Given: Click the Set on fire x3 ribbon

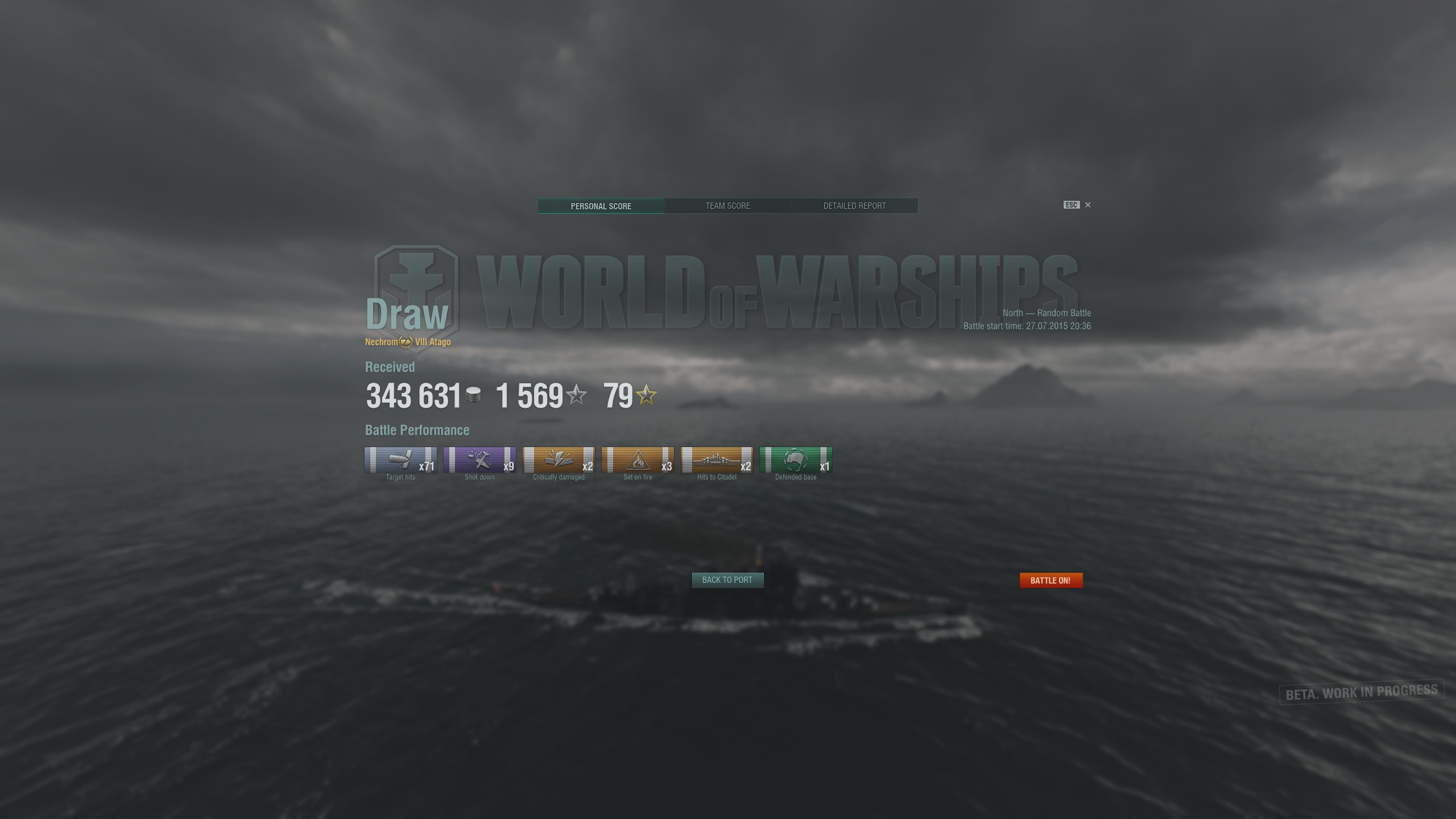Looking at the screenshot, I should coord(637,462).
